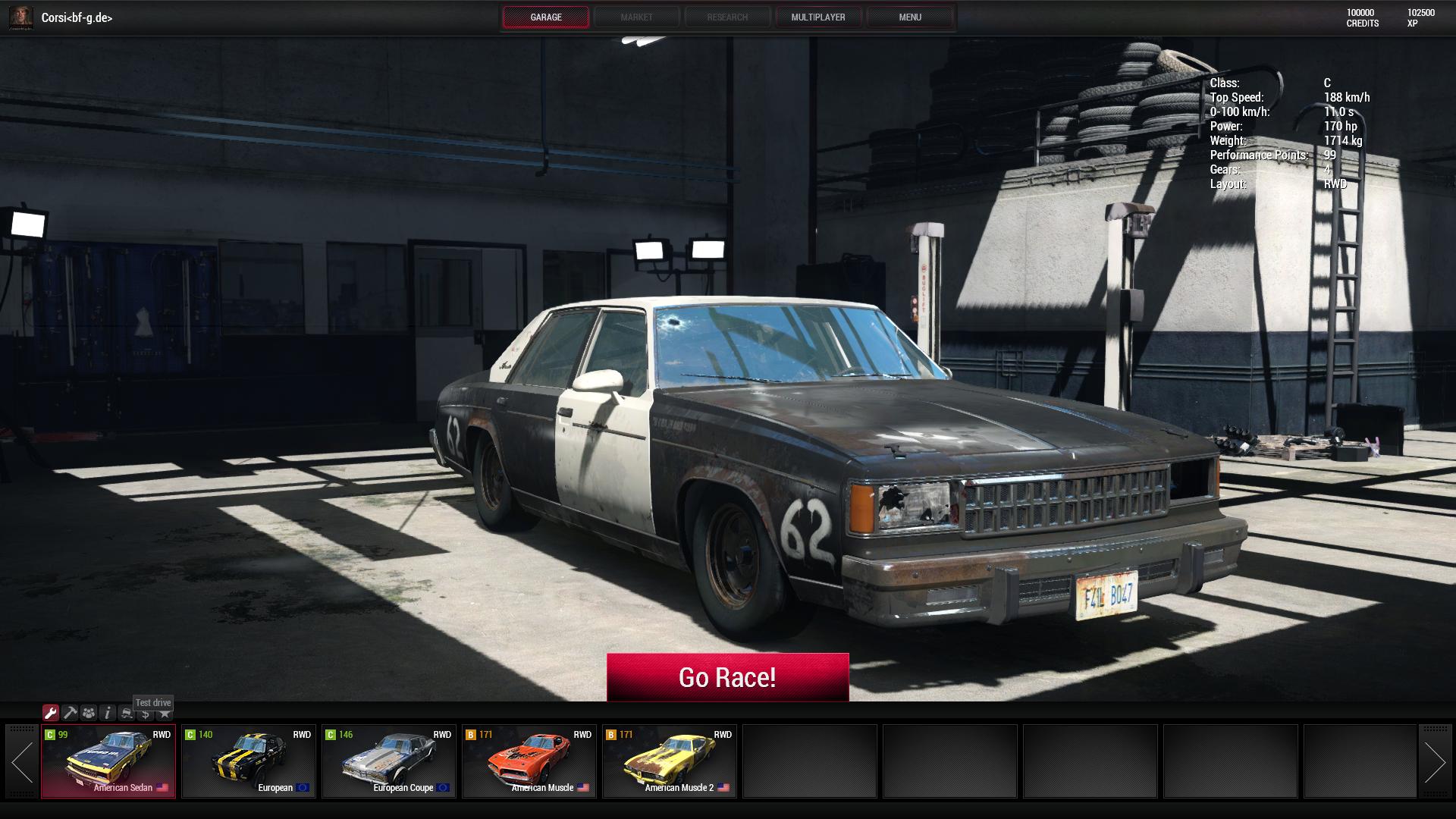Switch to the Market tab
This screenshot has height=819, width=1456.
[x=636, y=17]
